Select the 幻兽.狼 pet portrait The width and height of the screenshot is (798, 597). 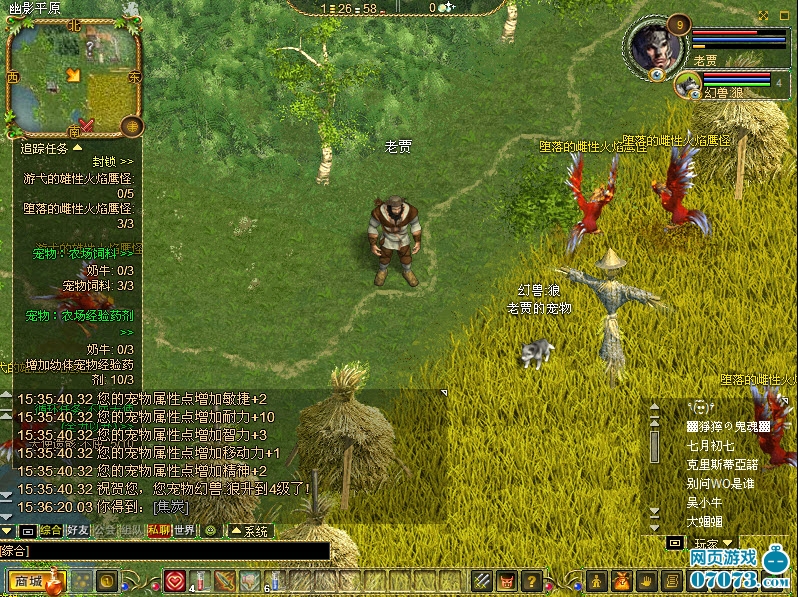[x=689, y=84]
